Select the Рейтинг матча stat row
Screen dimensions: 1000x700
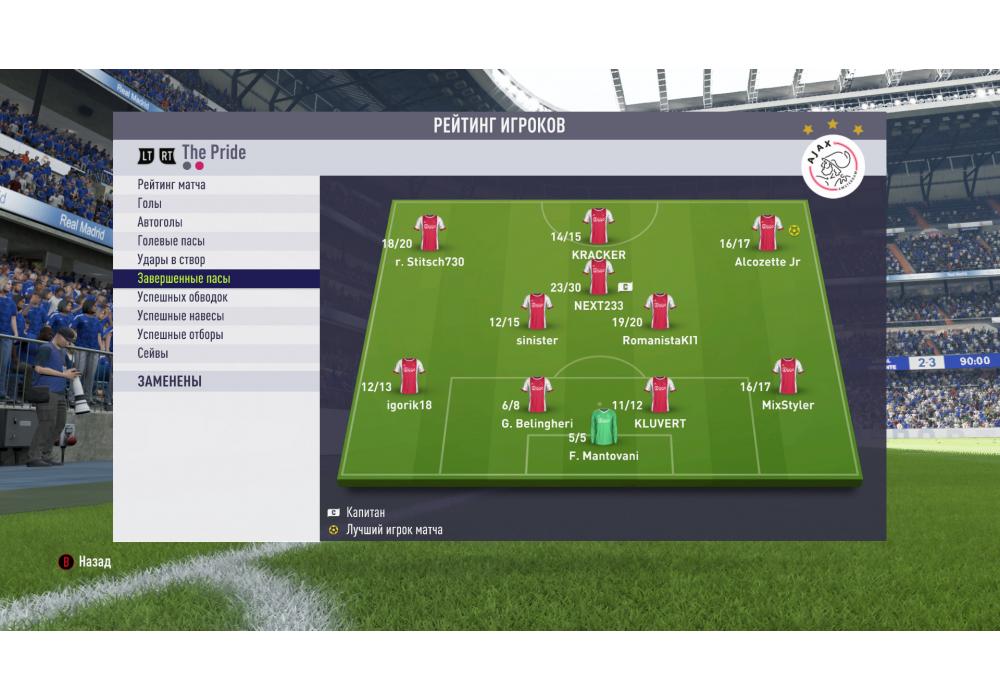click(x=215, y=185)
